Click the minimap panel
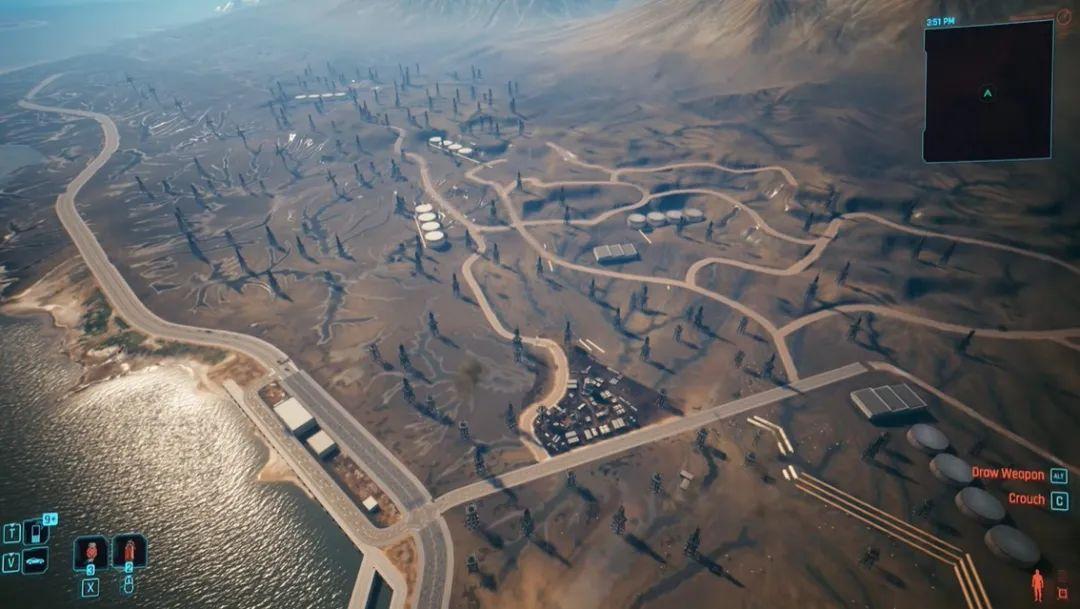 987,91
